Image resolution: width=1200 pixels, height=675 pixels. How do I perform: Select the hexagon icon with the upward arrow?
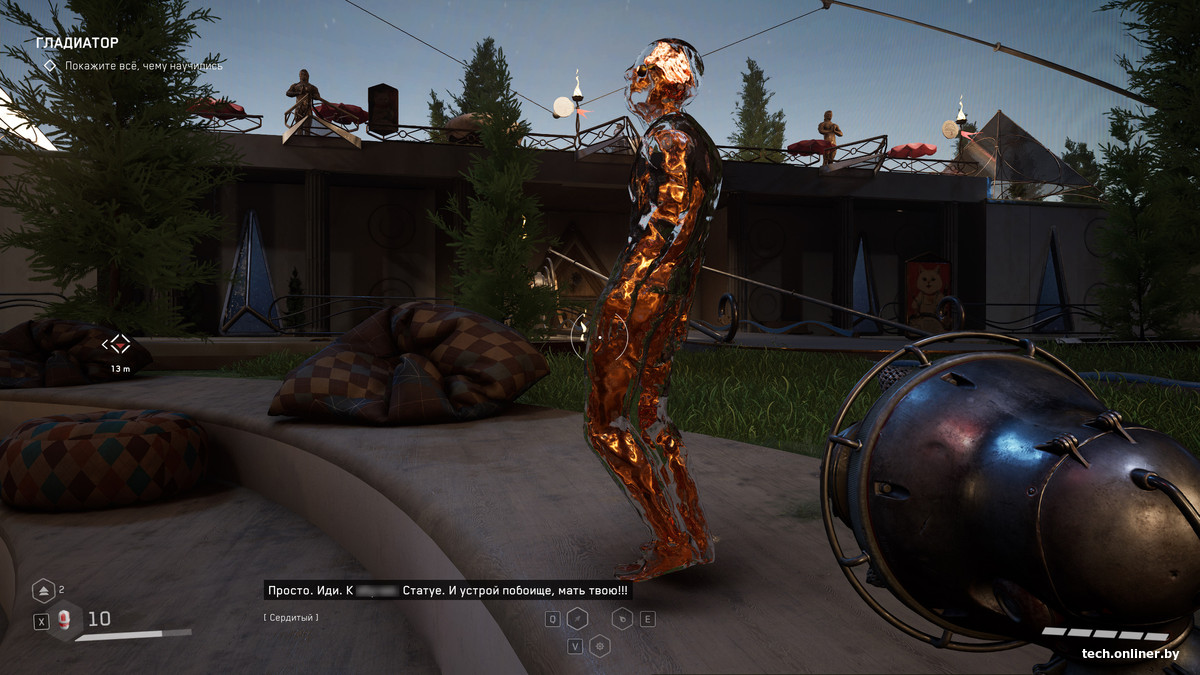43,590
